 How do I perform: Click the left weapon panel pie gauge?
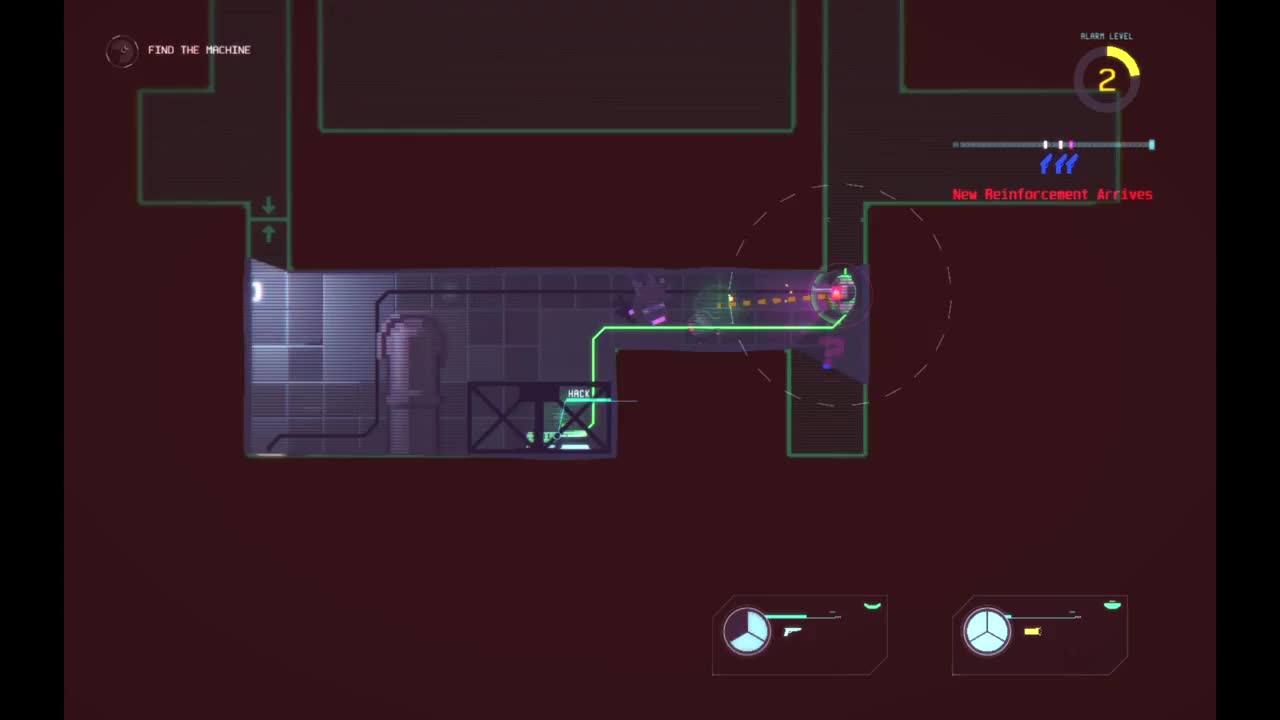click(x=748, y=631)
